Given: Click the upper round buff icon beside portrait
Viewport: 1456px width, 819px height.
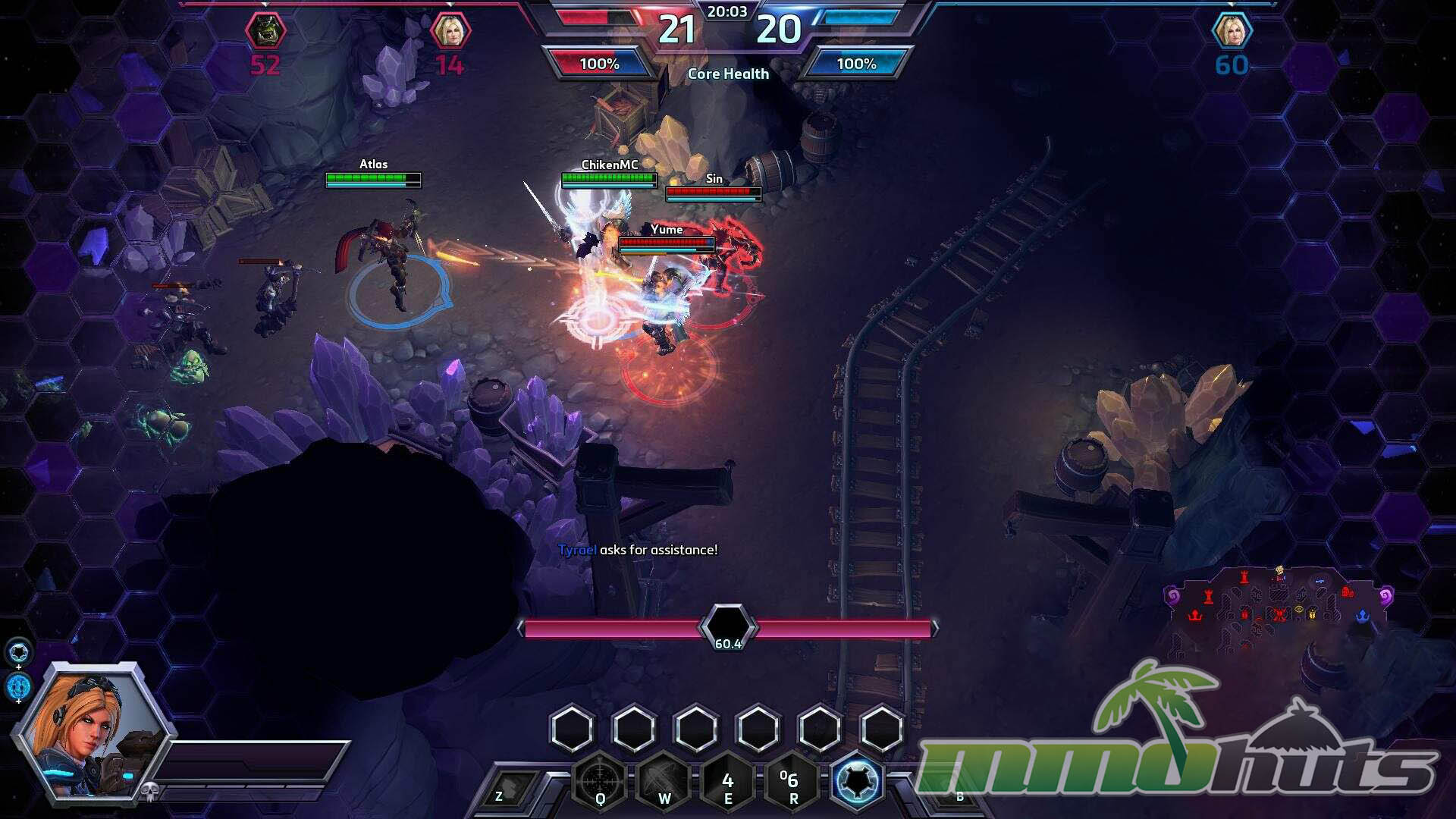Looking at the screenshot, I should tap(19, 651).
